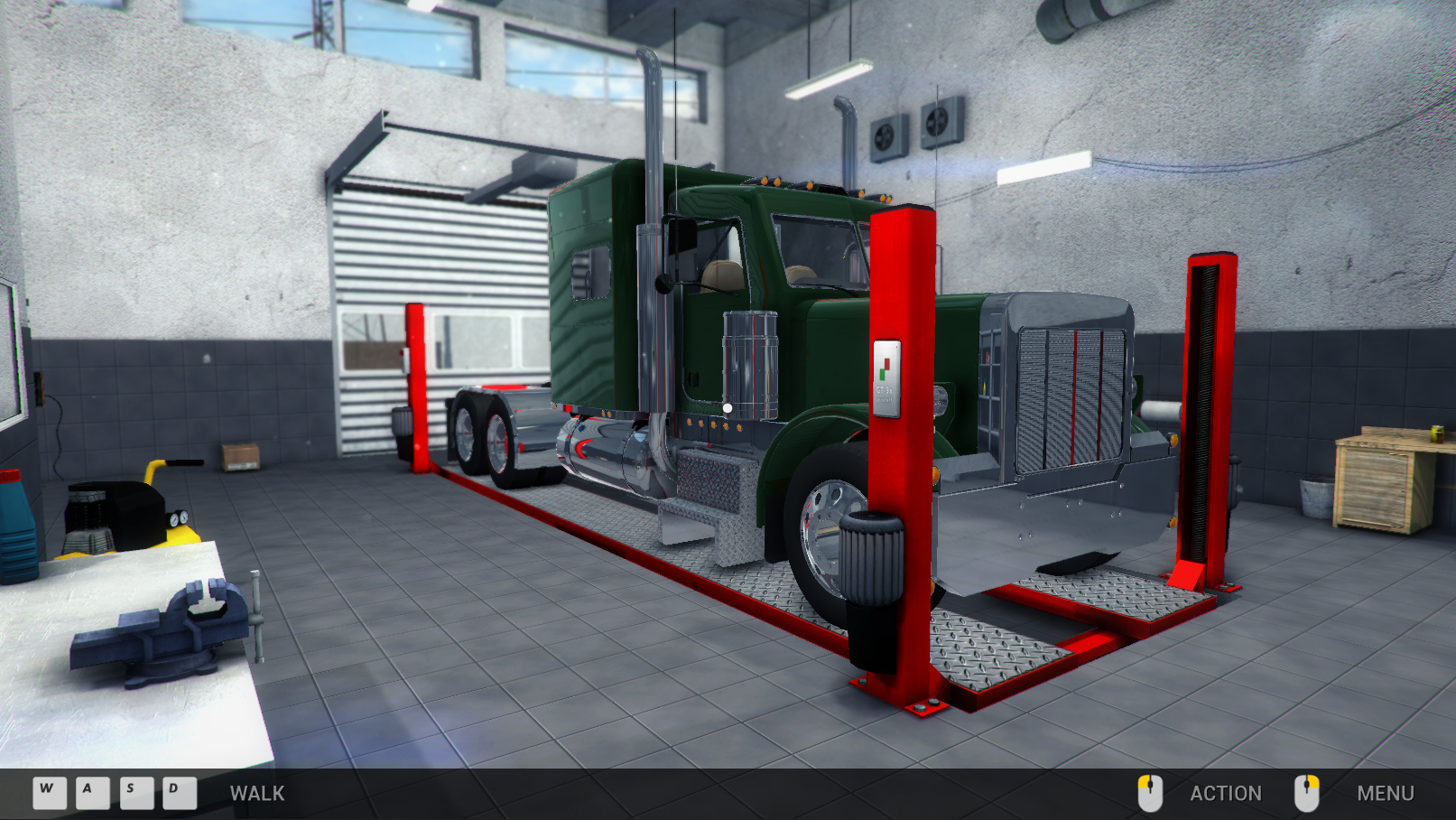This screenshot has height=820, width=1456.
Task: Open the GT-9x lift control panel
Action: (x=886, y=377)
